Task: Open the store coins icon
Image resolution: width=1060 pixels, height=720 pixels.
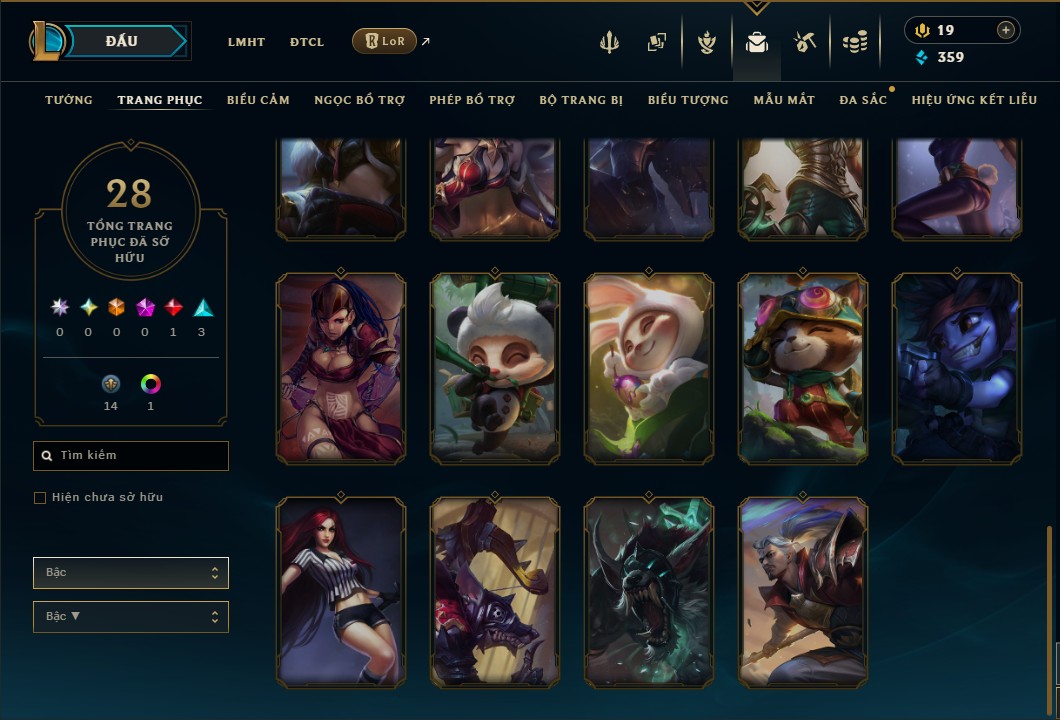Action: tap(854, 42)
